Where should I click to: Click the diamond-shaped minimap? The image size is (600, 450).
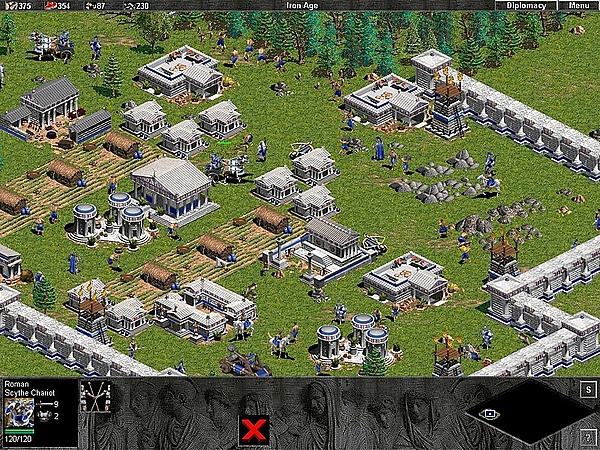click(x=518, y=411)
